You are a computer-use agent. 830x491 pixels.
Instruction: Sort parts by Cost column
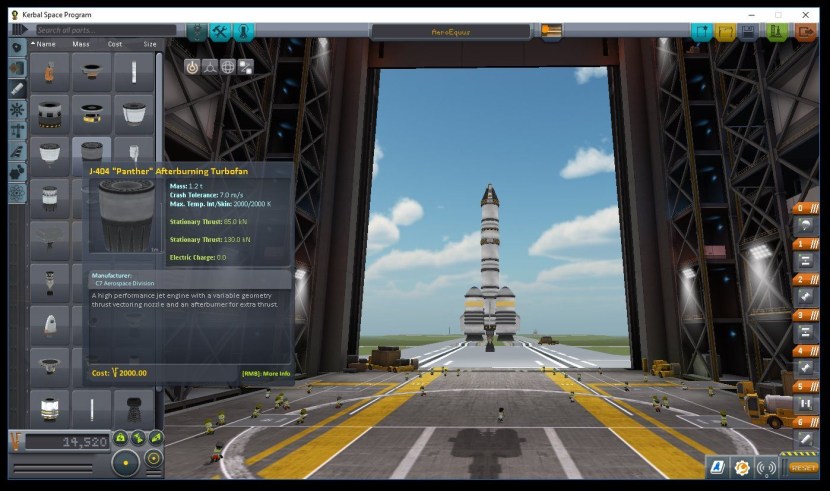tap(115, 44)
